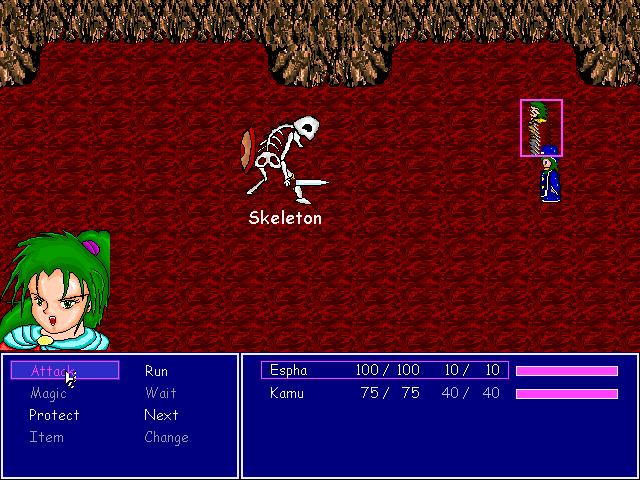Select Espha's party status row
The height and width of the screenshot is (480, 640).
pos(385,371)
